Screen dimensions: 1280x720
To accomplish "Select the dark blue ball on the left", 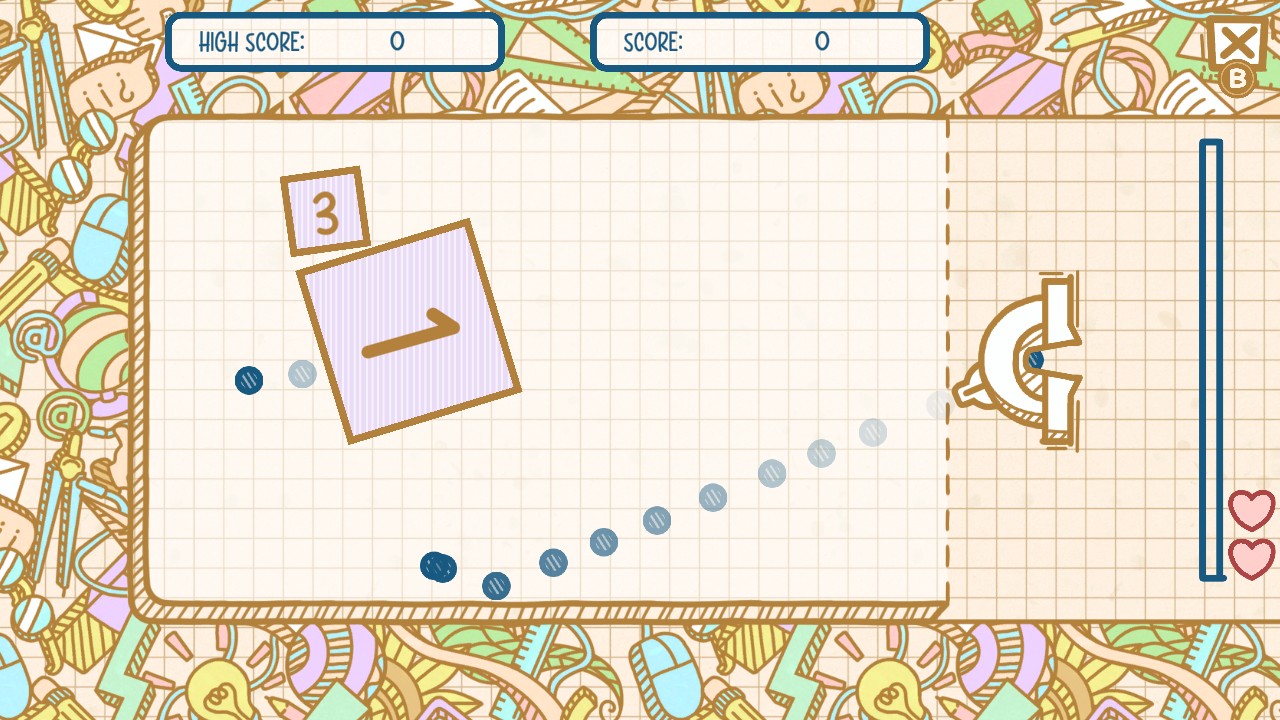I will click(x=249, y=380).
